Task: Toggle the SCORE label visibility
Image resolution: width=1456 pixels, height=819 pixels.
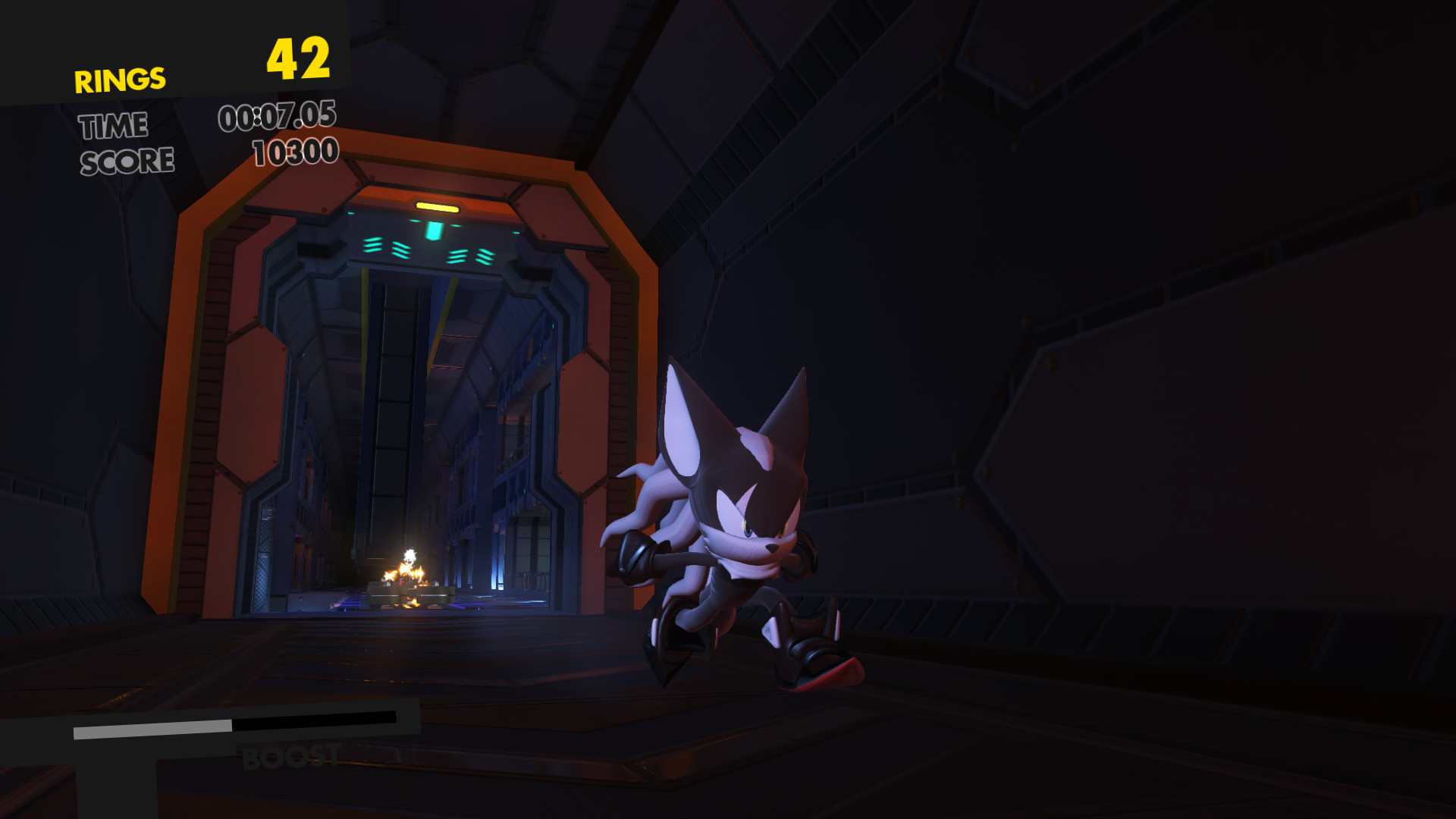Action: click(x=127, y=160)
